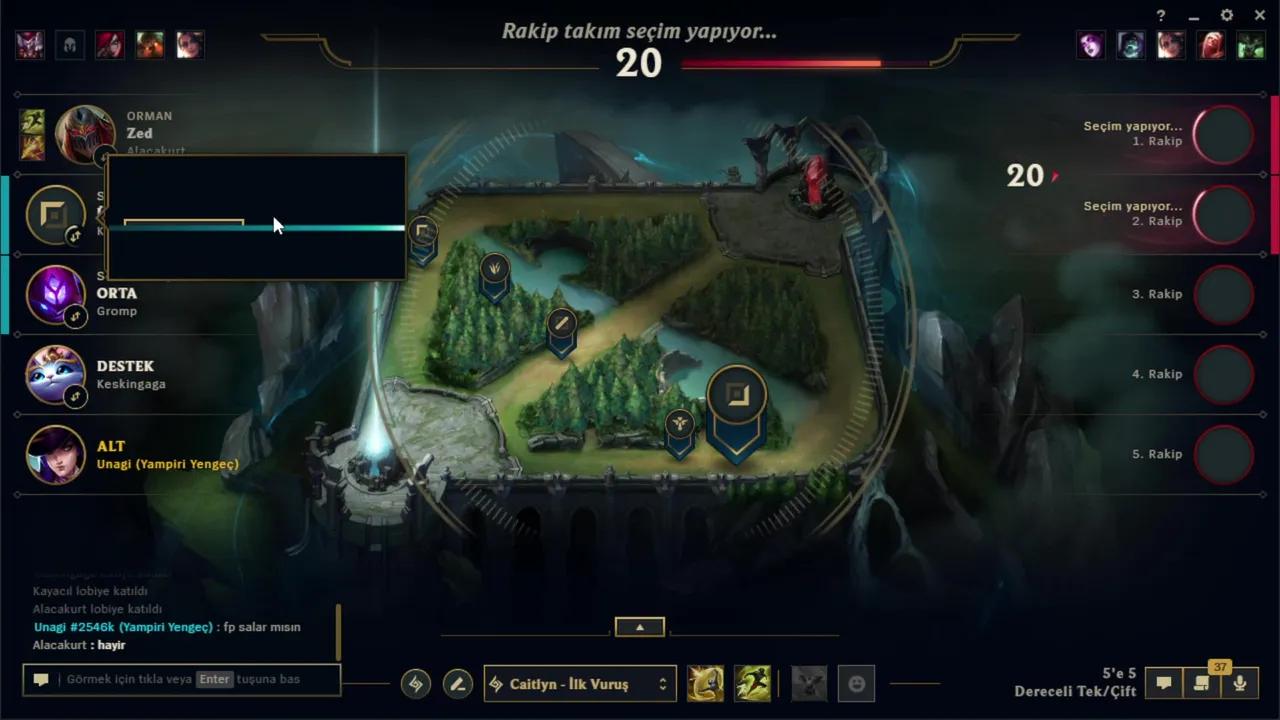Select the Flash summoner spell icon
This screenshot has height=720, width=1280.
click(x=706, y=683)
